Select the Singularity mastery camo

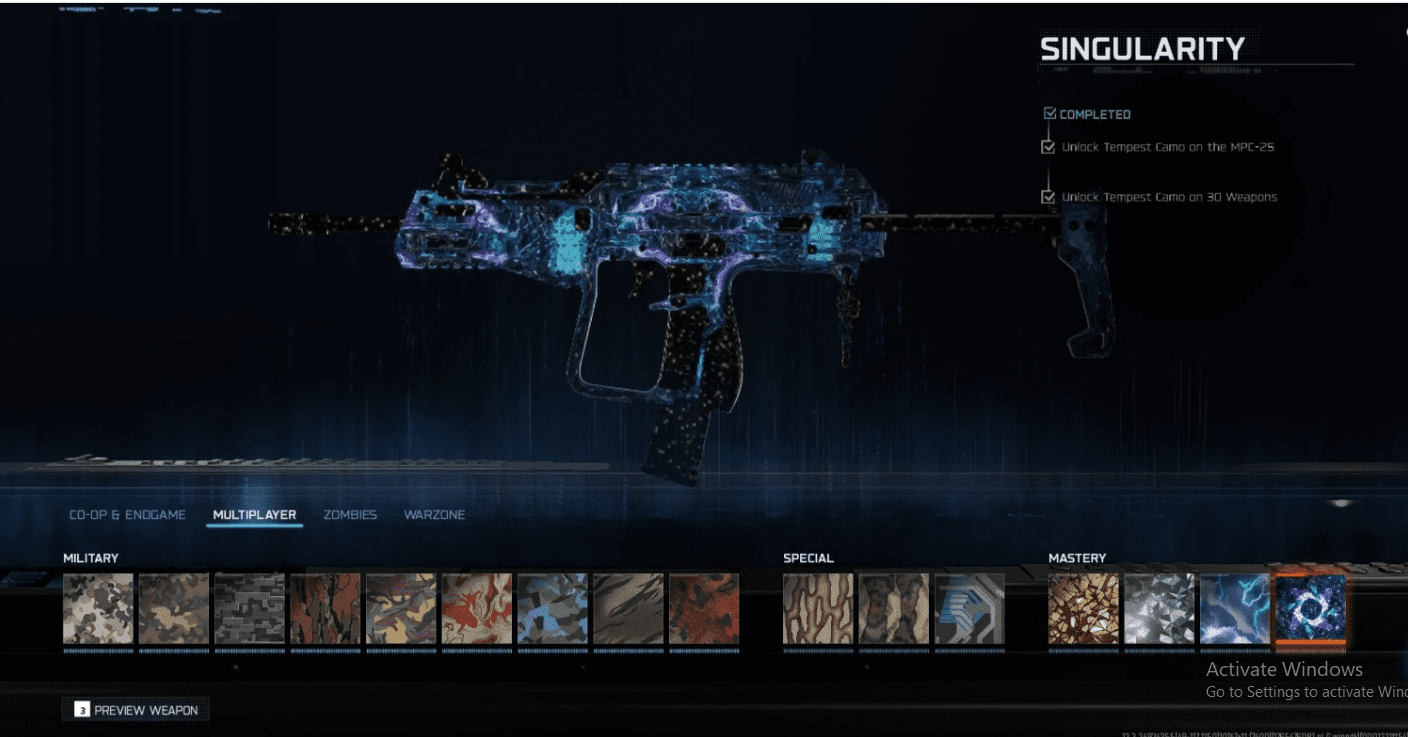1312,610
